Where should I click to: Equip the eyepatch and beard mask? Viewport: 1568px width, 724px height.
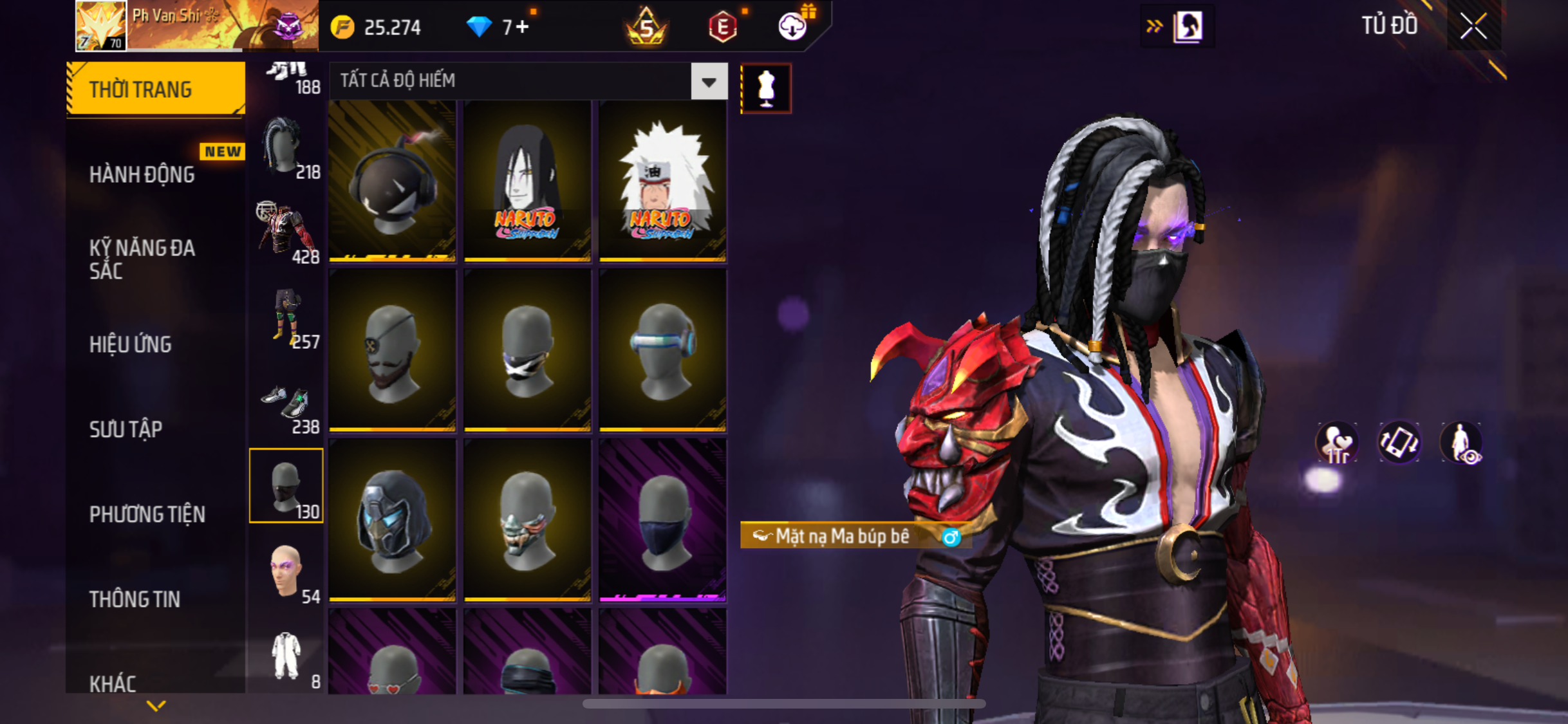click(392, 351)
